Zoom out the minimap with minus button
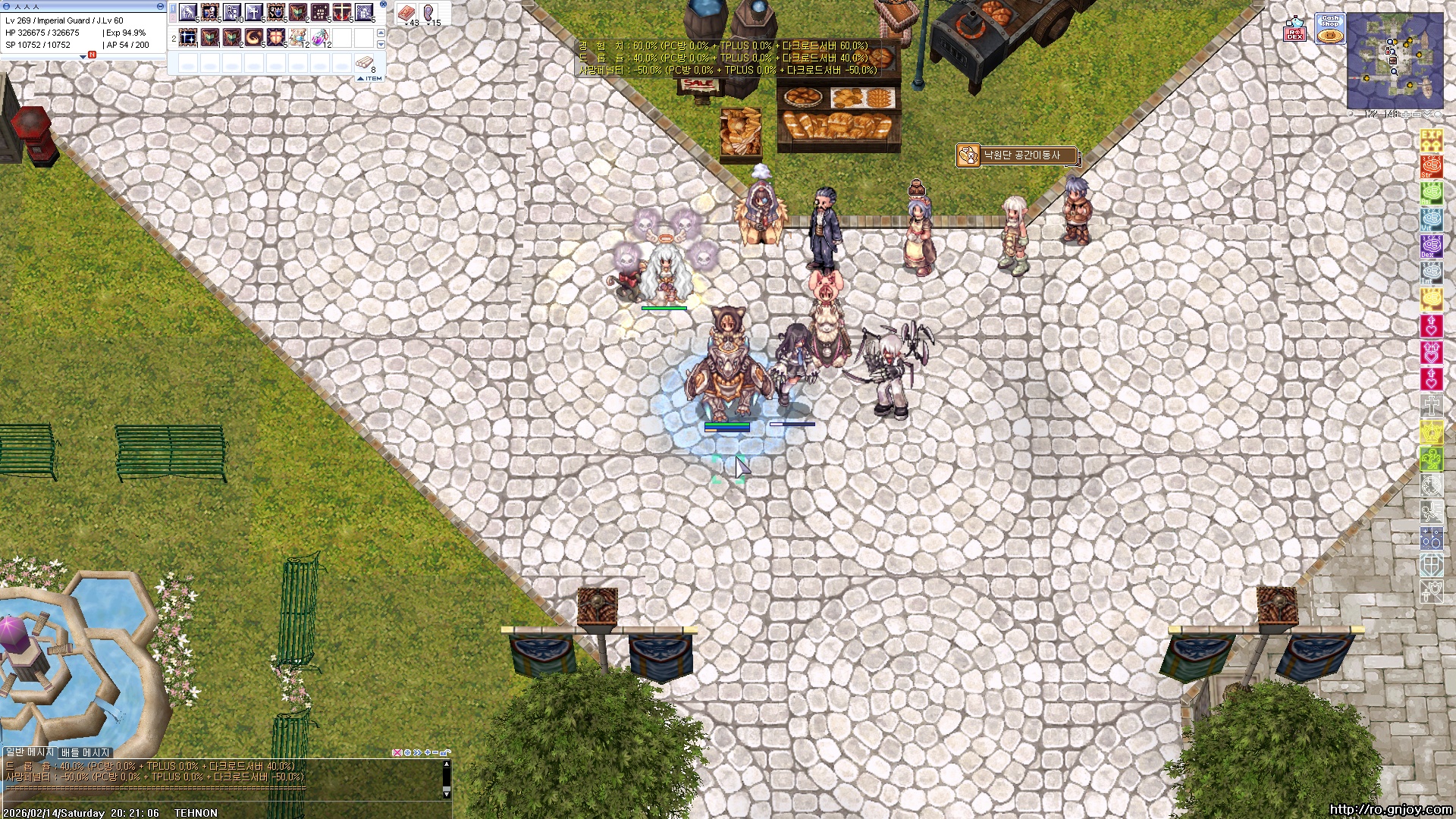The height and width of the screenshot is (819, 1456). click(x=1417, y=115)
